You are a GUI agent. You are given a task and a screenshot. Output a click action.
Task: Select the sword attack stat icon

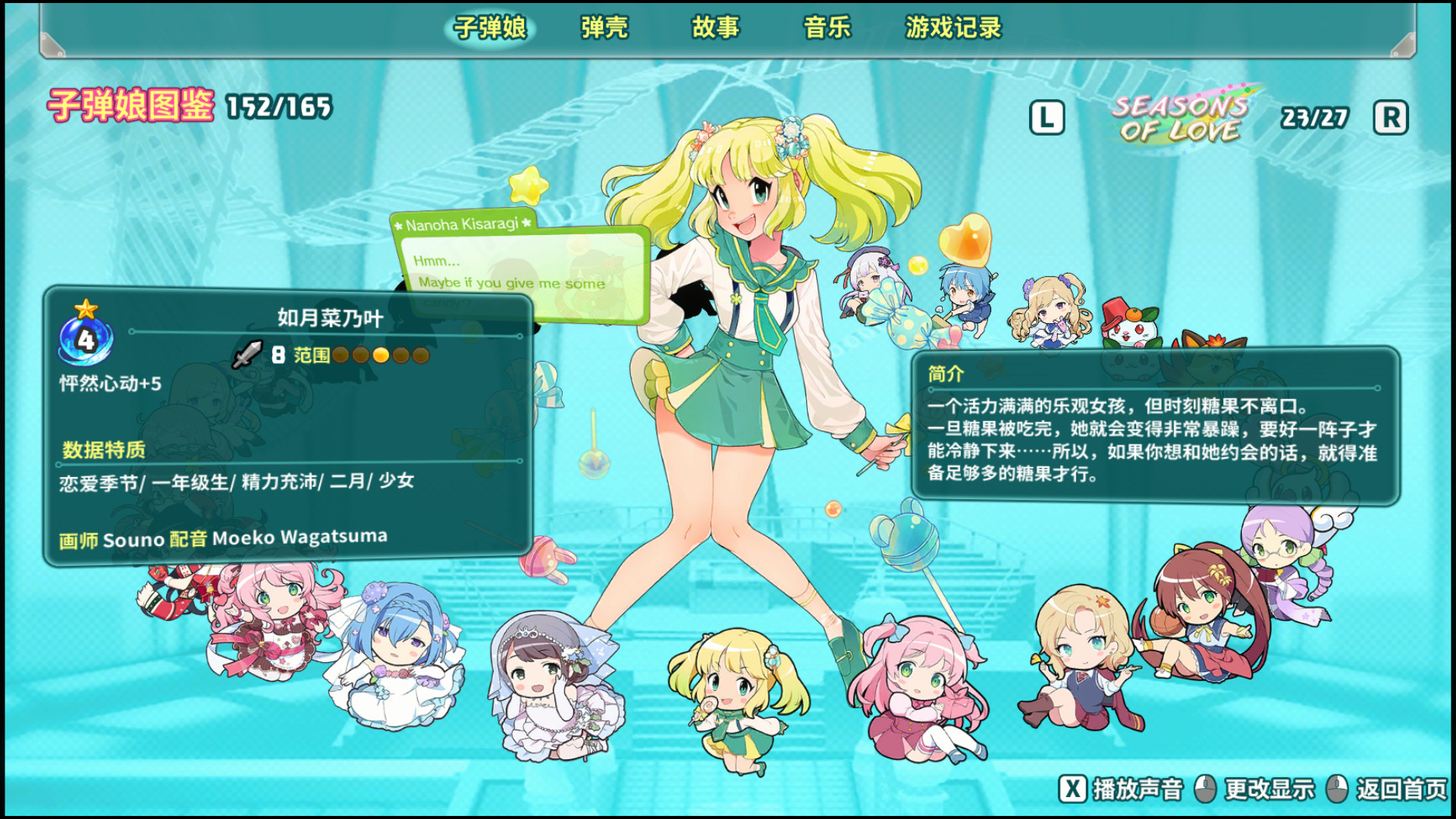click(x=248, y=354)
